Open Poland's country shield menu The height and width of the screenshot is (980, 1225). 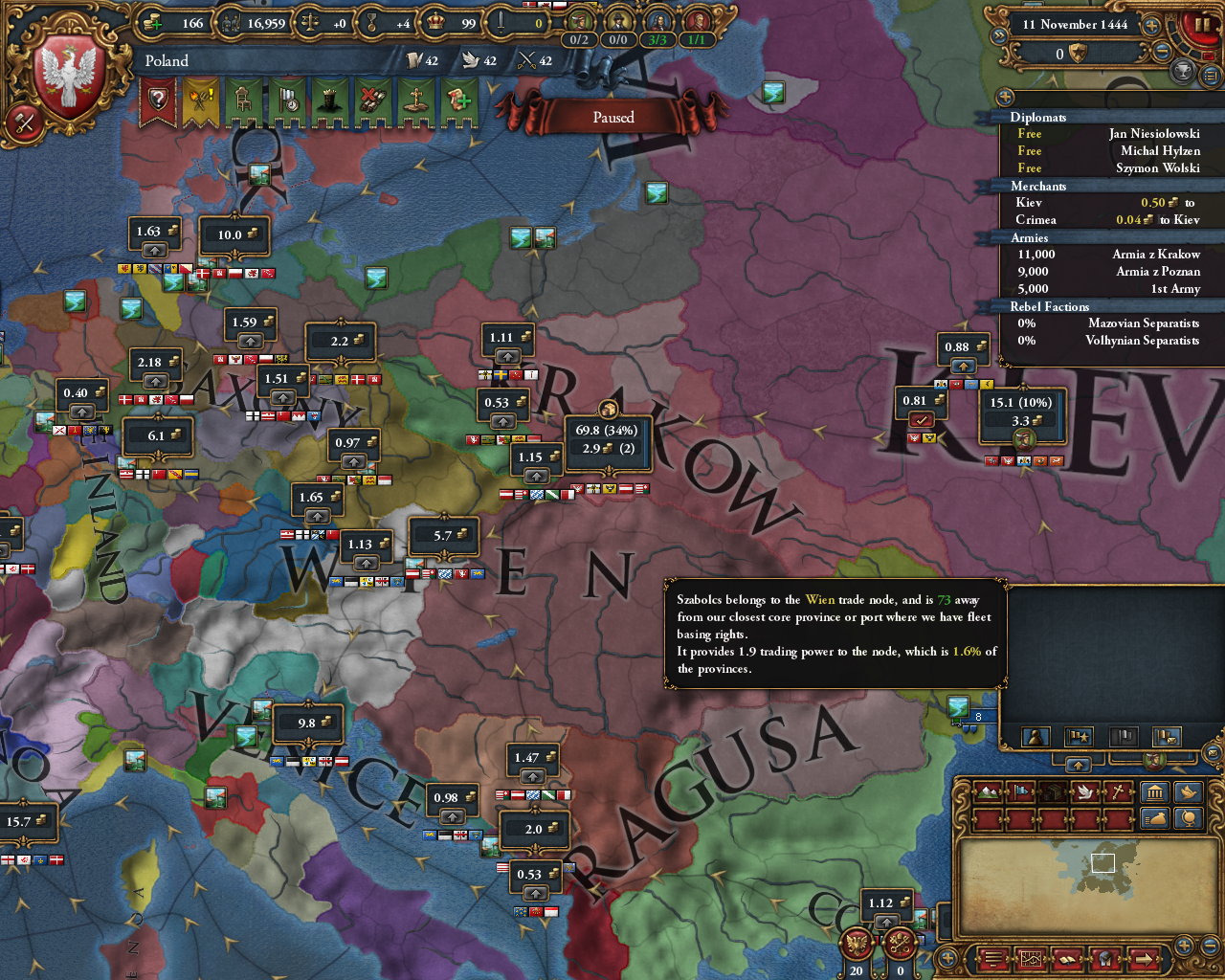click(x=69, y=72)
